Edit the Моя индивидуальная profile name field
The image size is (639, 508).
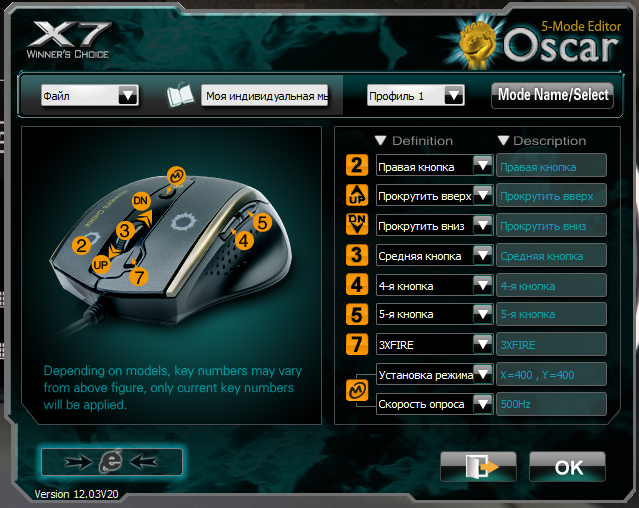[x=265, y=96]
